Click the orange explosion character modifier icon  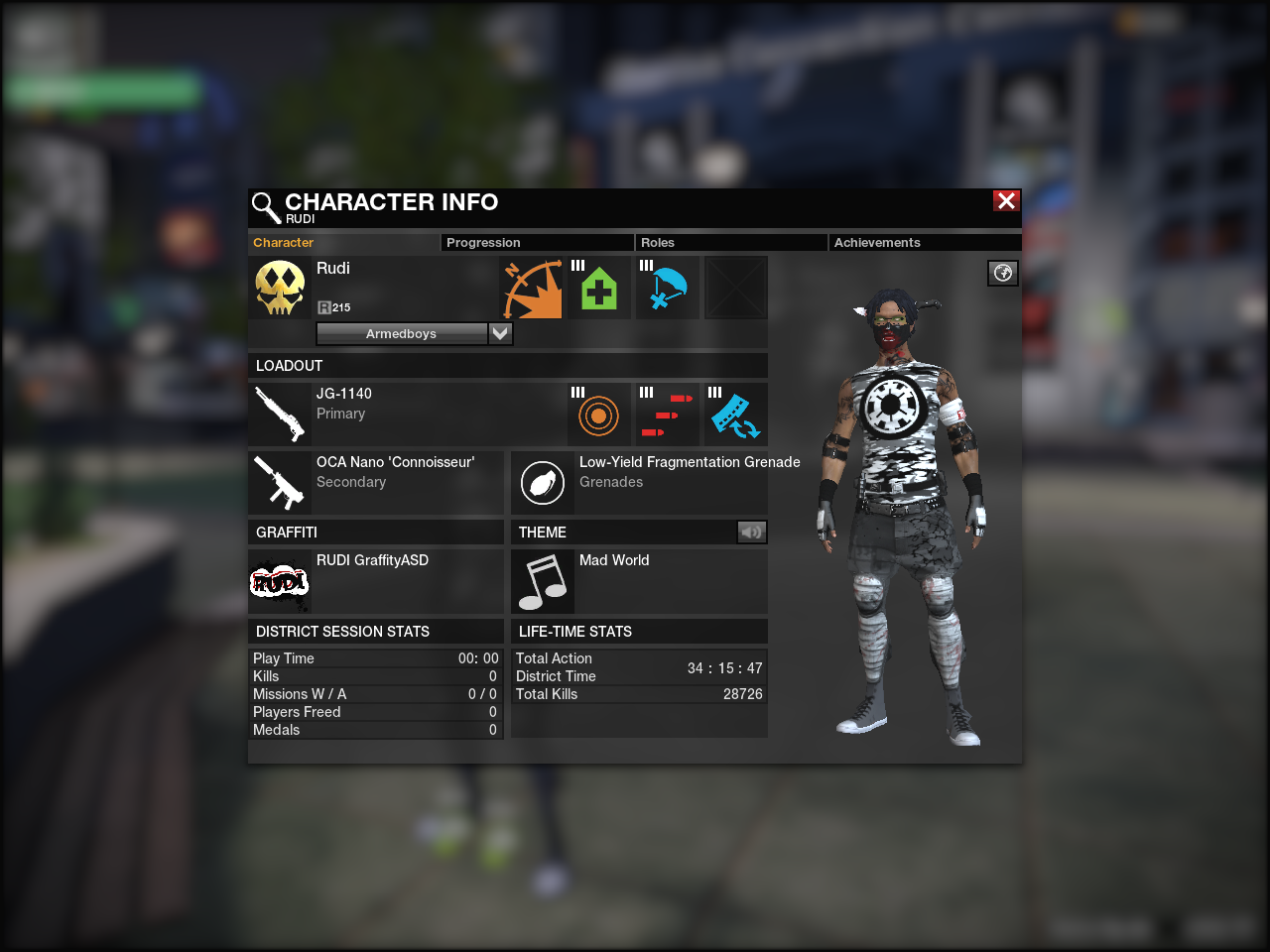click(x=532, y=289)
